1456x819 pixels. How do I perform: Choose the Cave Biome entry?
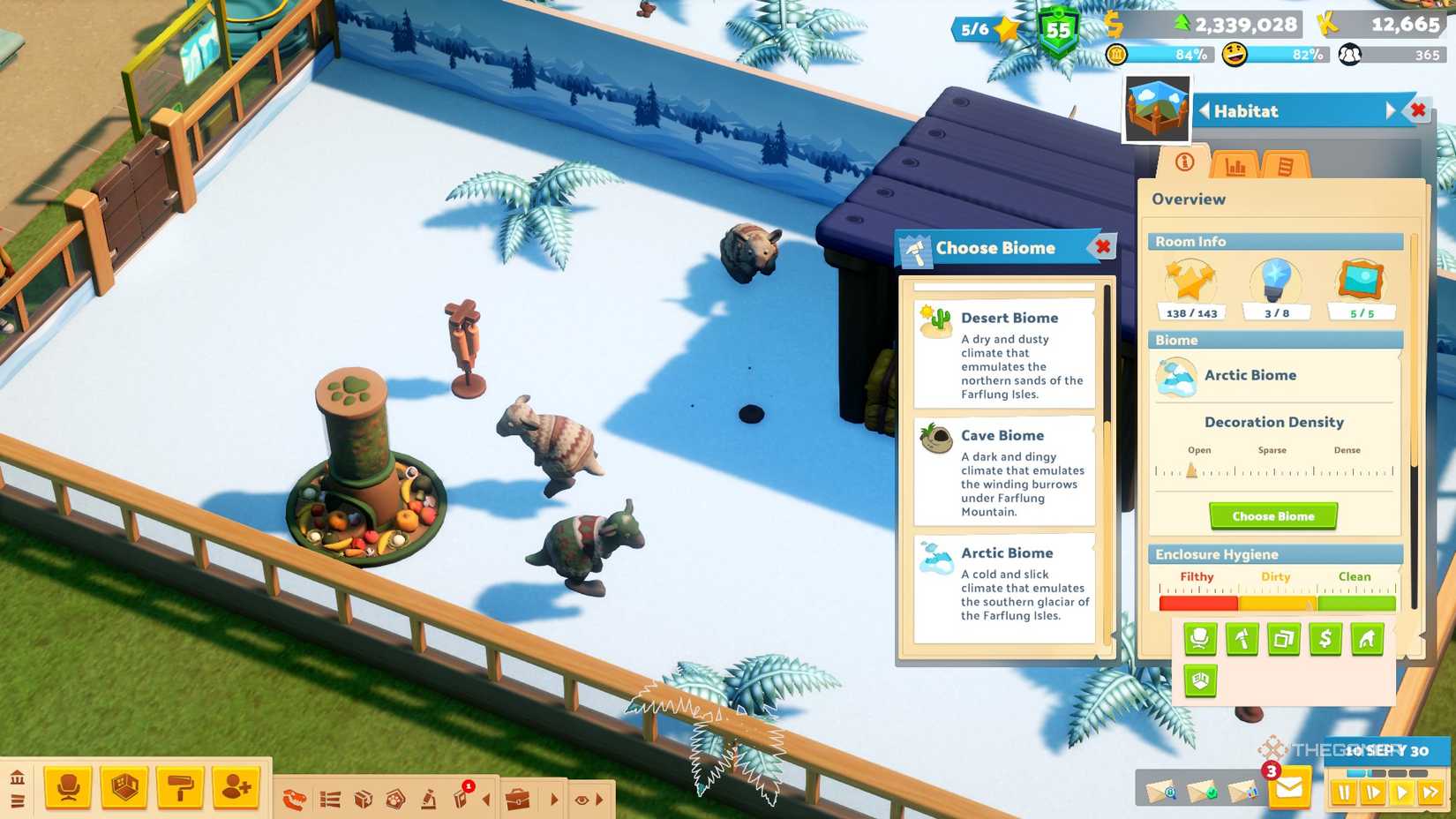[x=1004, y=471]
